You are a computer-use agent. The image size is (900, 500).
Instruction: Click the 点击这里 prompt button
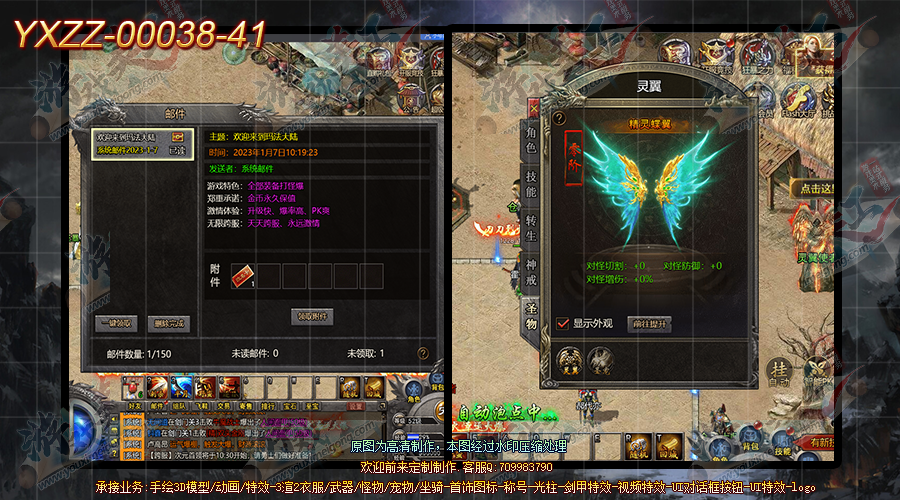click(813, 188)
